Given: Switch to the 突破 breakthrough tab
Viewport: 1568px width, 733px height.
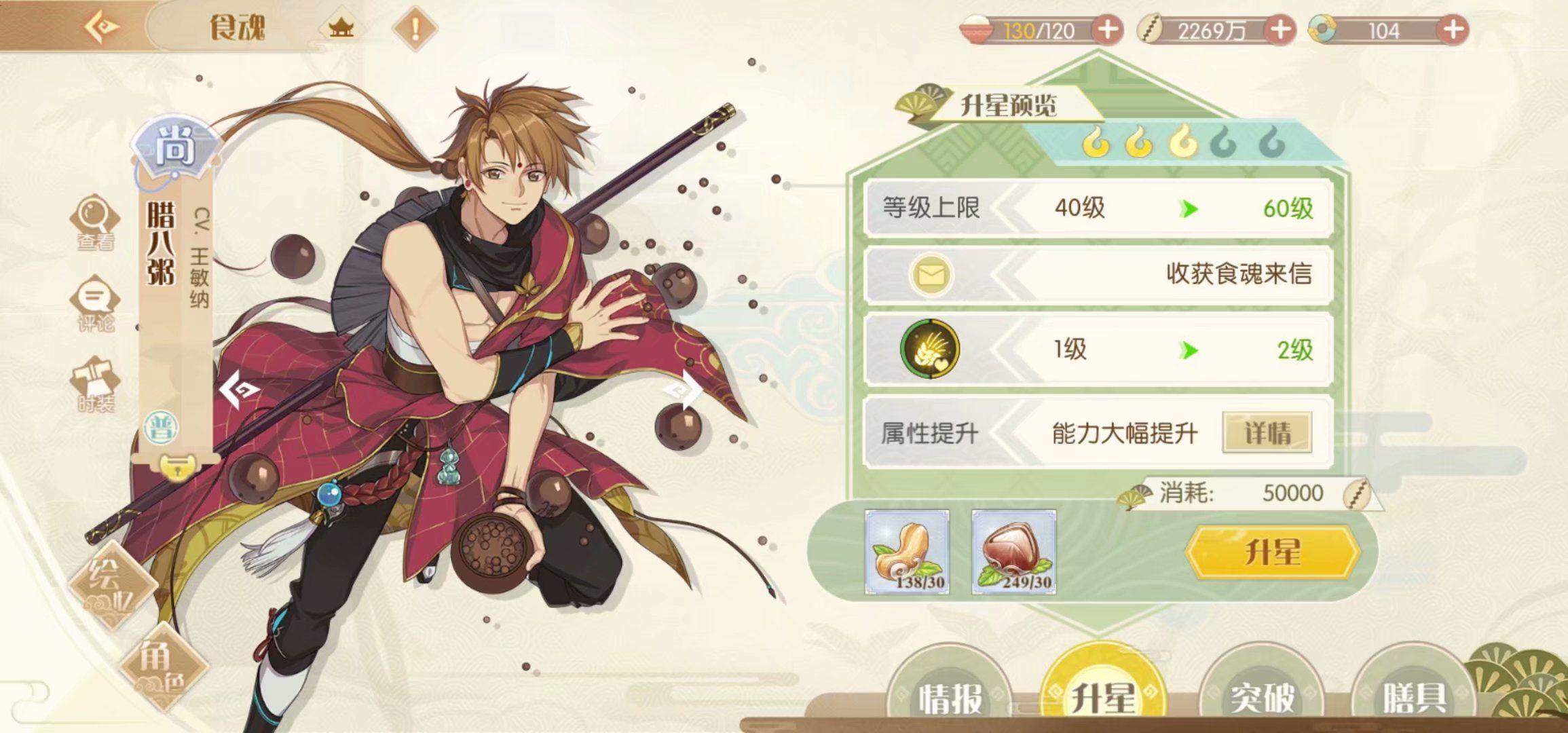Looking at the screenshot, I should click(x=1262, y=696).
